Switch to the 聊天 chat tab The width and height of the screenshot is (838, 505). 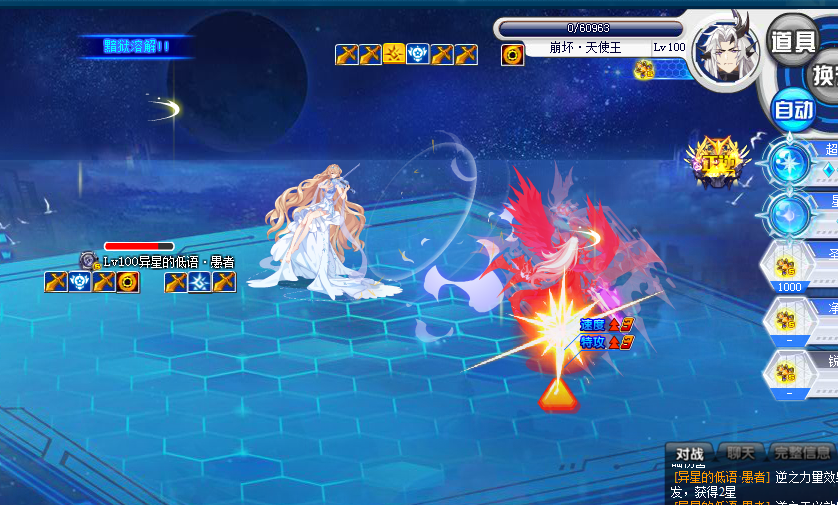741,453
